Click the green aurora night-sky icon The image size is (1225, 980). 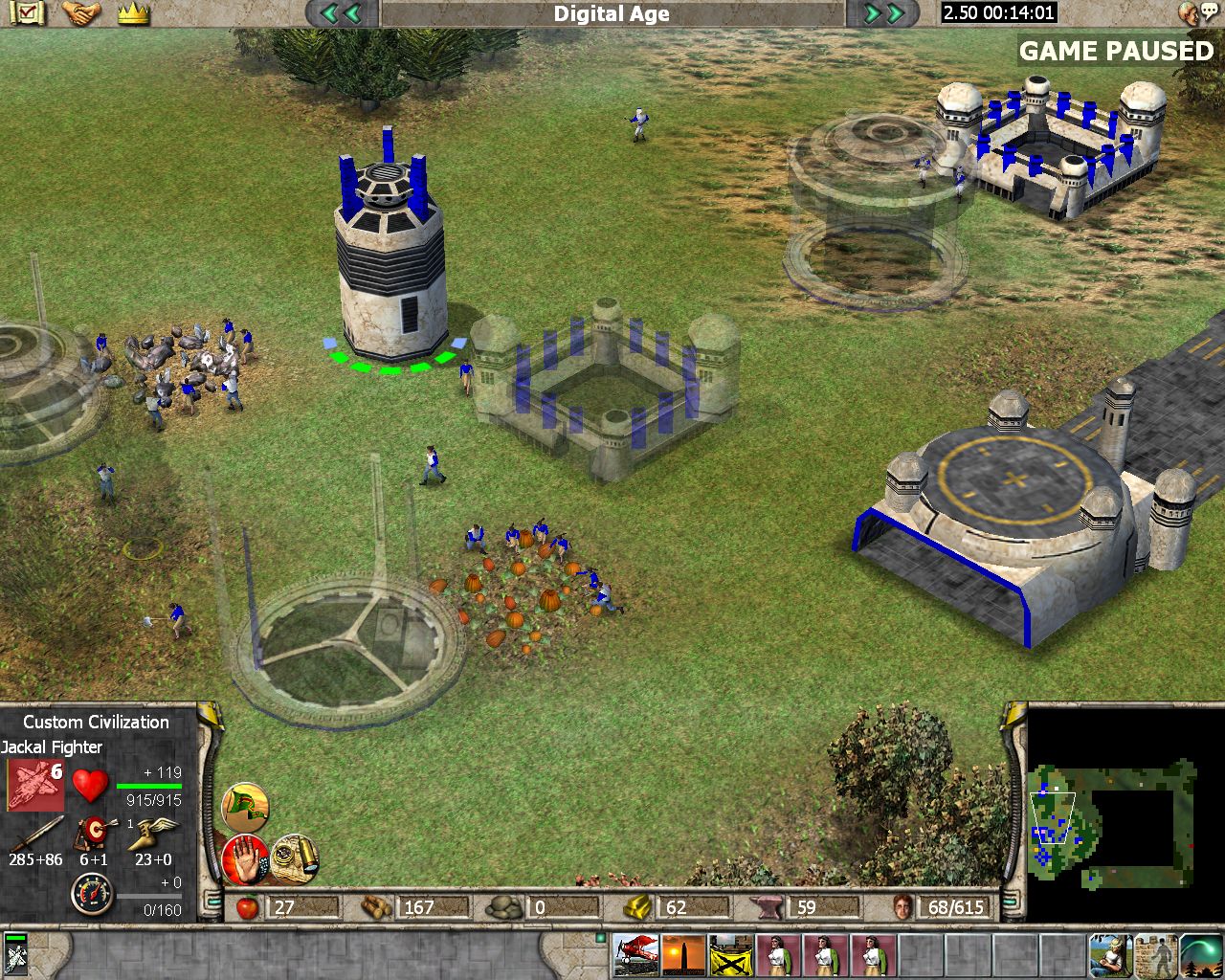[x=1202, y=954]
